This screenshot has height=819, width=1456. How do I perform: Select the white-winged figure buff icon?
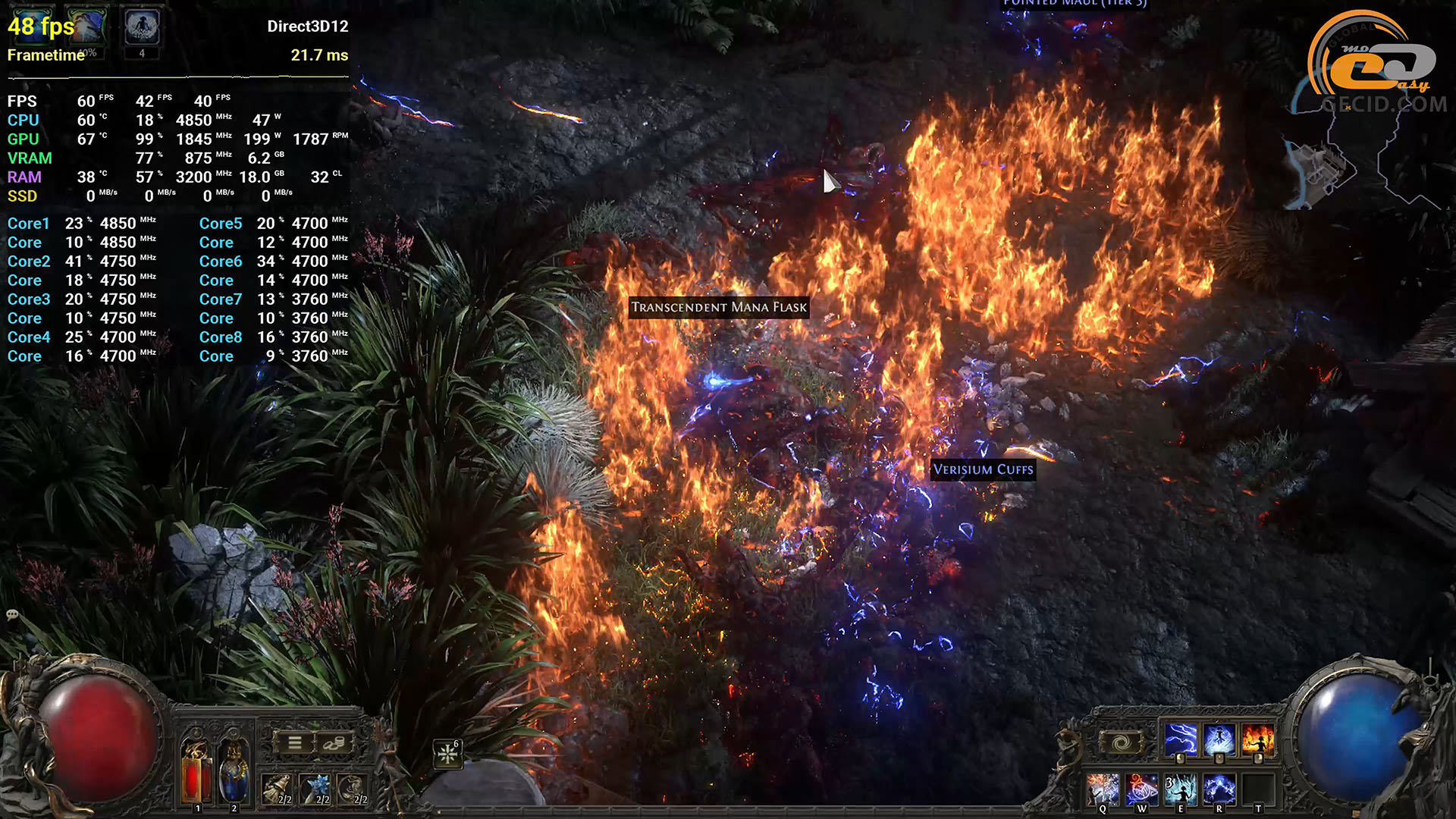(142, 27)
